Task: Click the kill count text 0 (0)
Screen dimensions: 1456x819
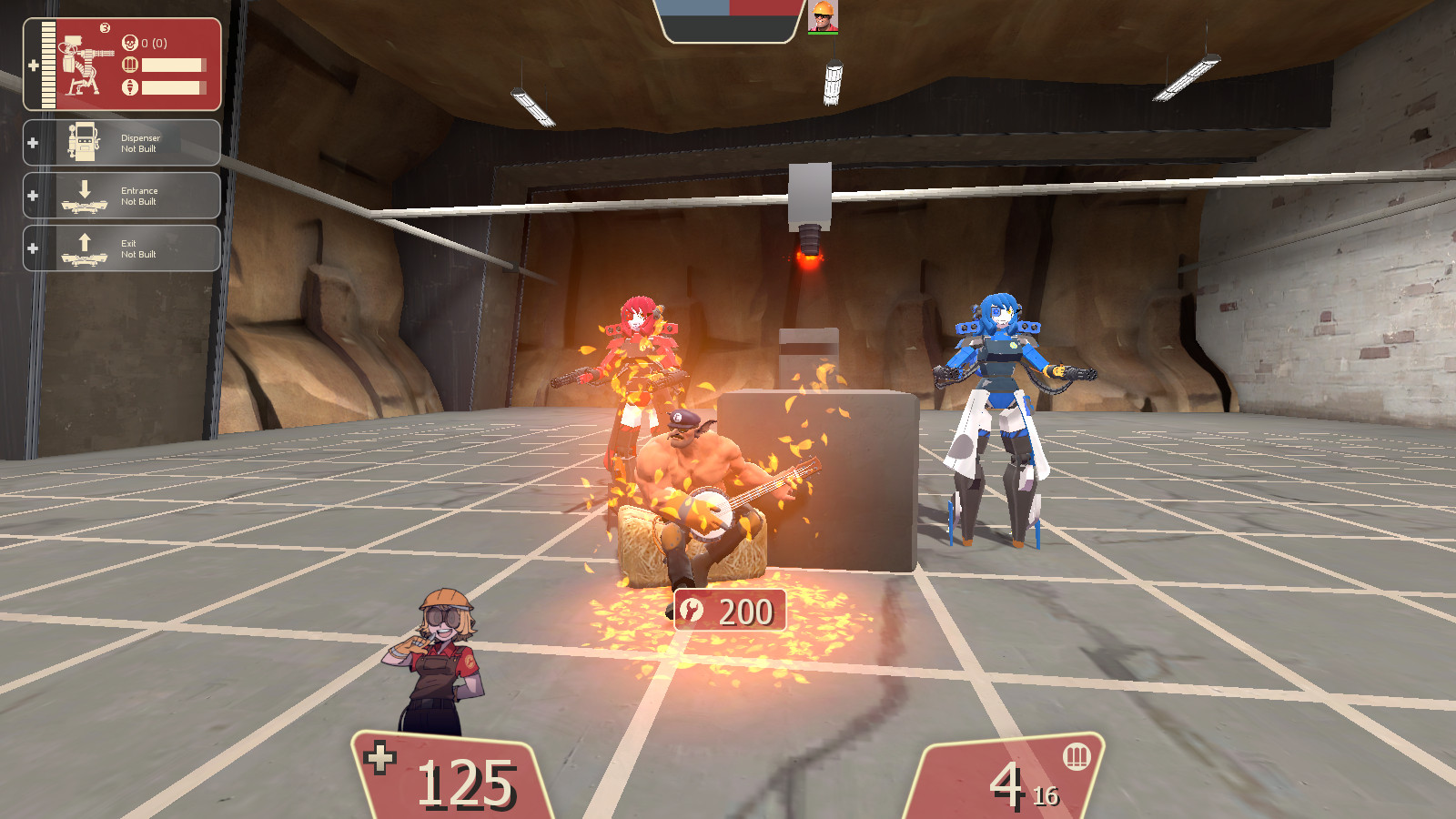Action: tap(153, 43)
